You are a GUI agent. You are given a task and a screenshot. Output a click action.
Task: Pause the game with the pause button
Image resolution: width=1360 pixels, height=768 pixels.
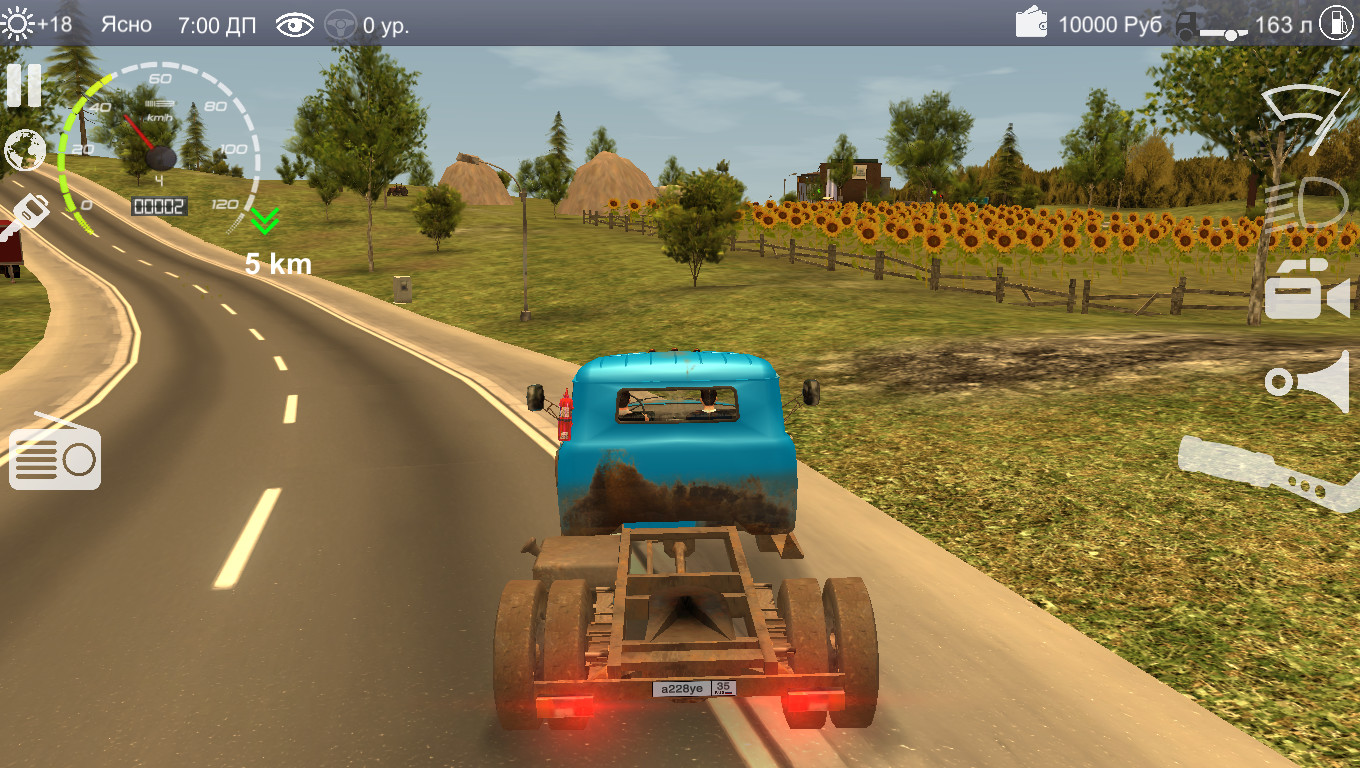tap(24, 86)
